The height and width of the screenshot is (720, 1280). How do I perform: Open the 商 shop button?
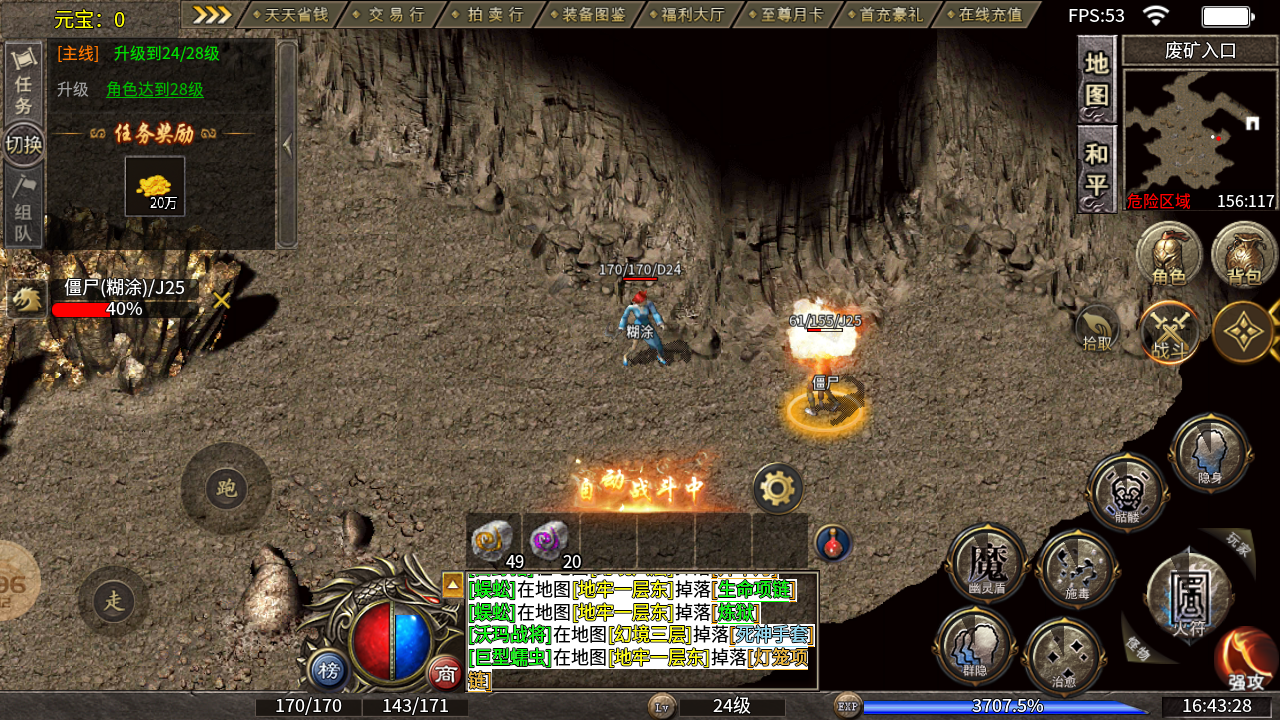tap(446, 674)
